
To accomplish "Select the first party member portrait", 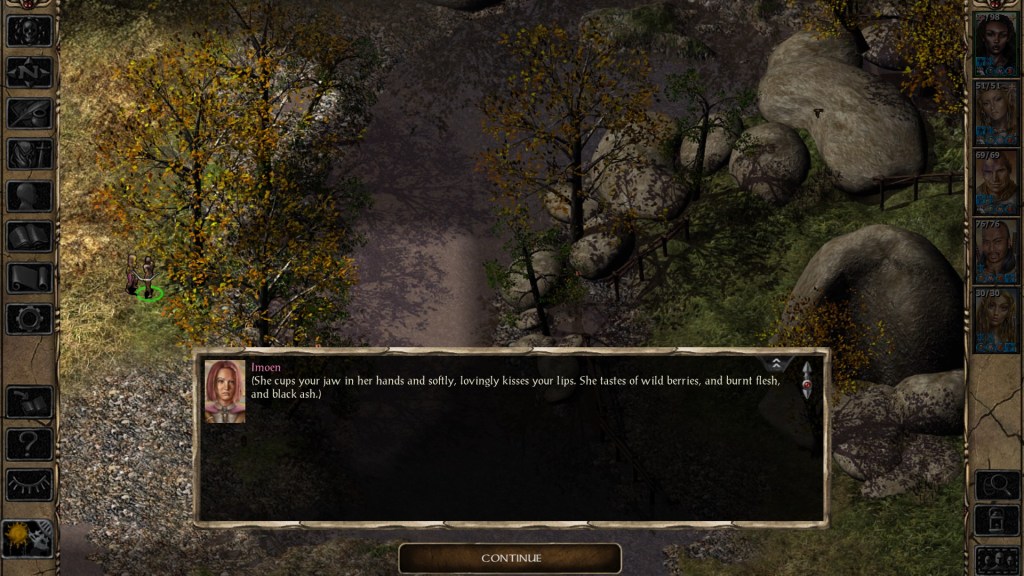I will [x=996, y=43].
